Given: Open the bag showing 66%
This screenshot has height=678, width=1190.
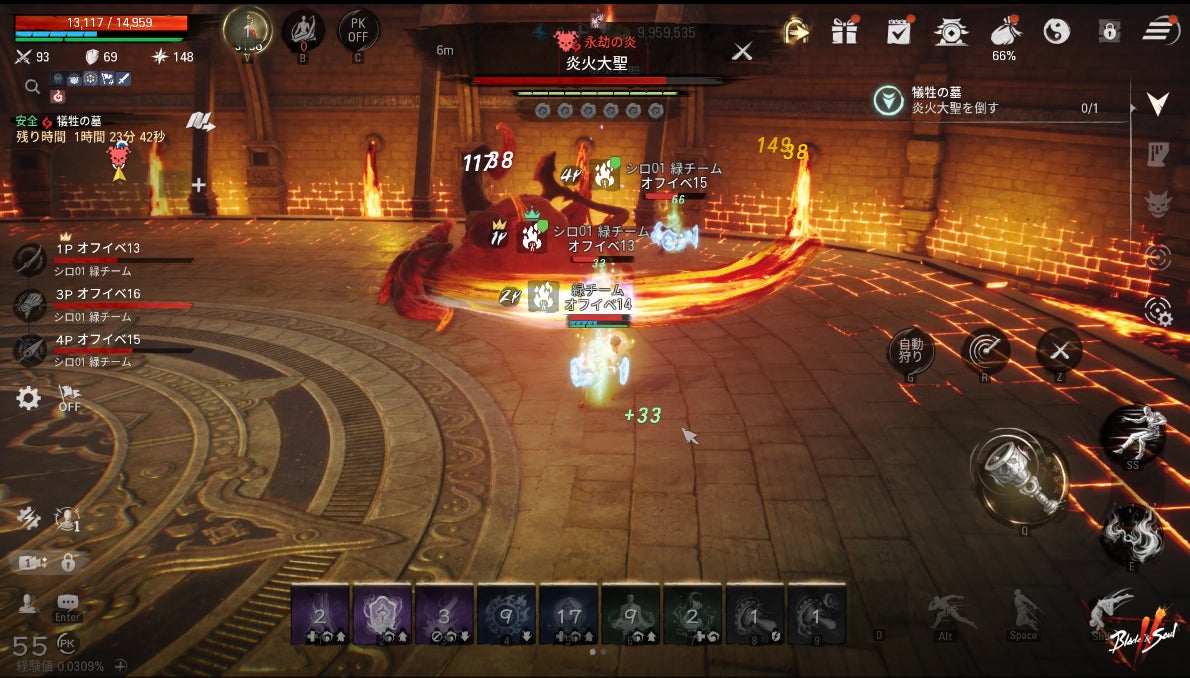Looking at the screenshot, I should 1003,32.
